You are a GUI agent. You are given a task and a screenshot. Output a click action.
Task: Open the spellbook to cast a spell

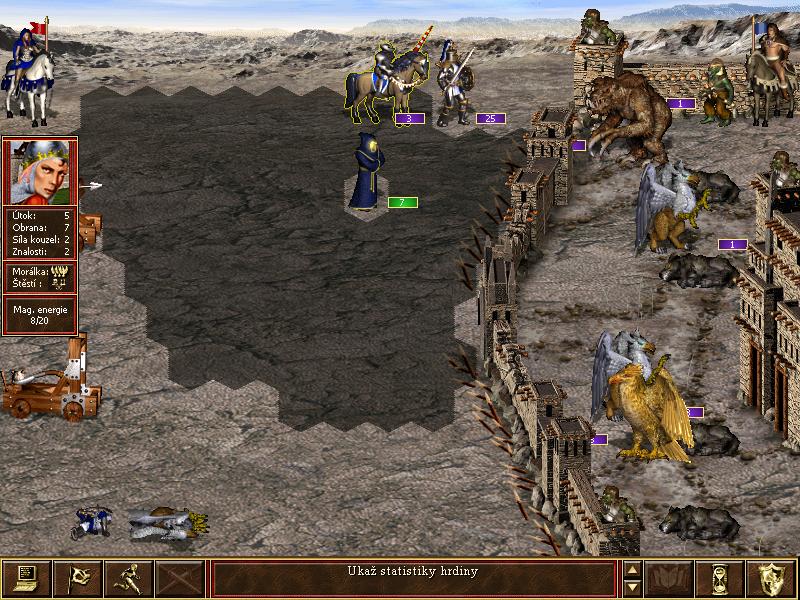[669, 578]
